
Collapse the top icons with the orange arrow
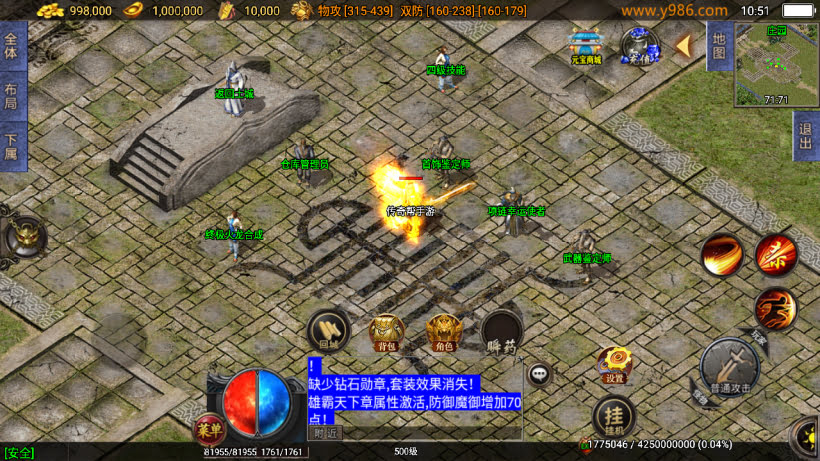(x=684, y=46)
